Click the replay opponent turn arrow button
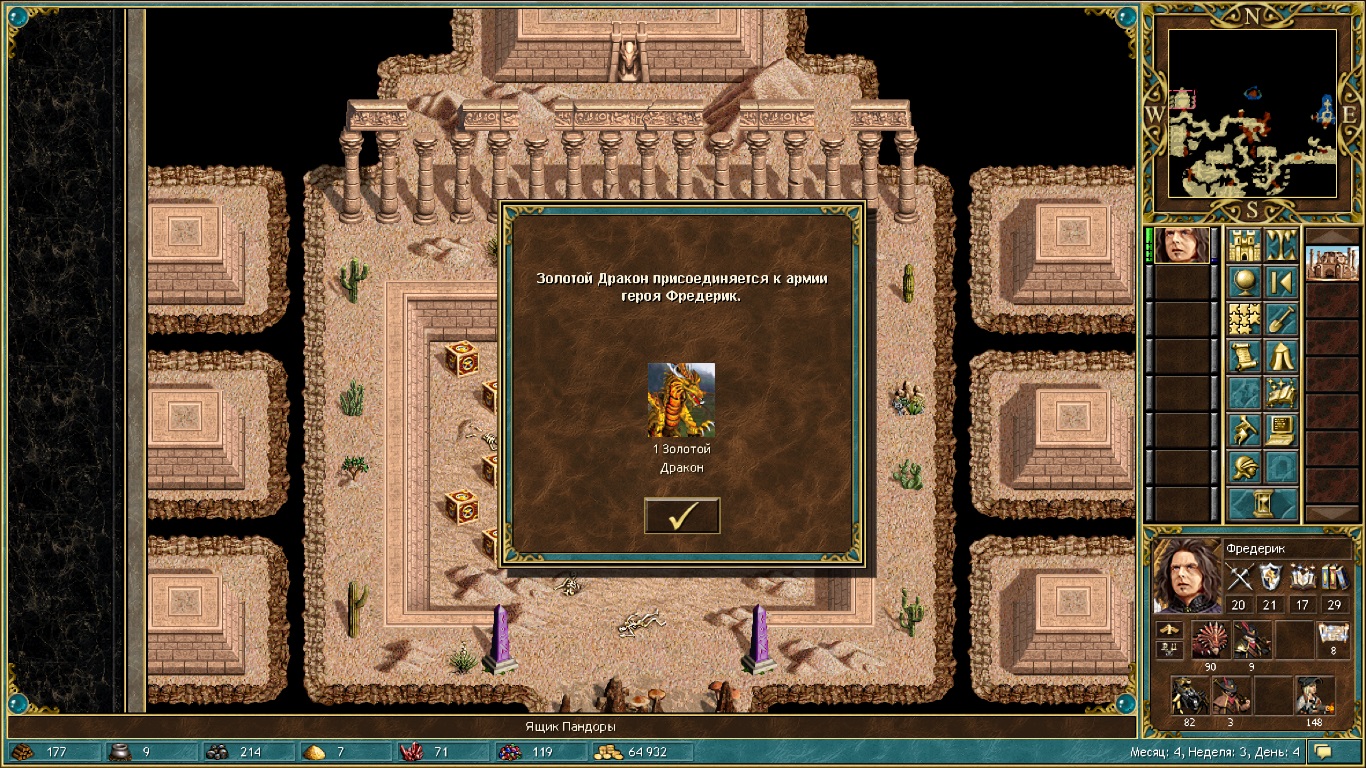This screenshot has height=768, width=1366. pos(1281,283)
